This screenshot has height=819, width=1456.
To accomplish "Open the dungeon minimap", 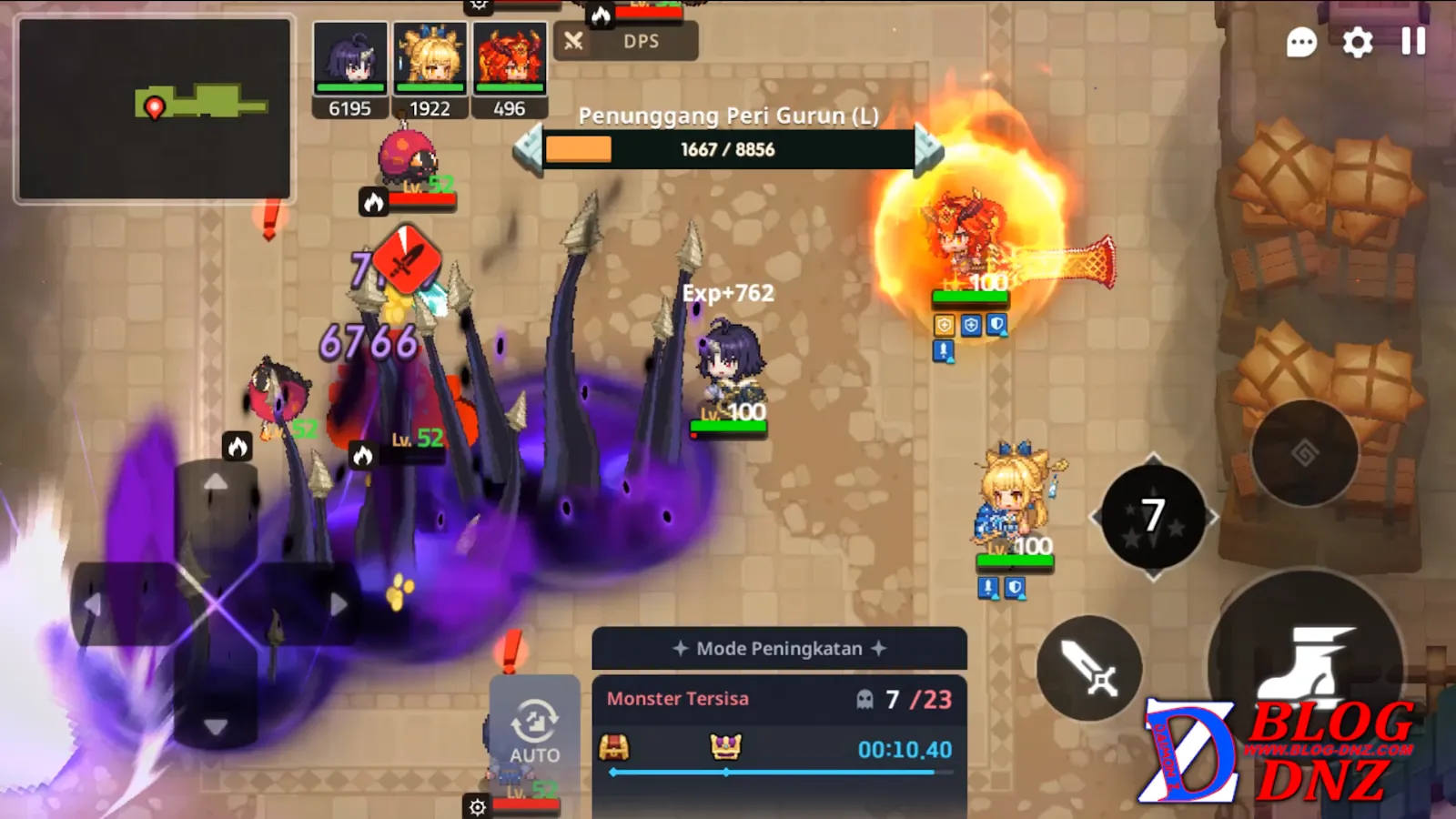I will [155, 108].
